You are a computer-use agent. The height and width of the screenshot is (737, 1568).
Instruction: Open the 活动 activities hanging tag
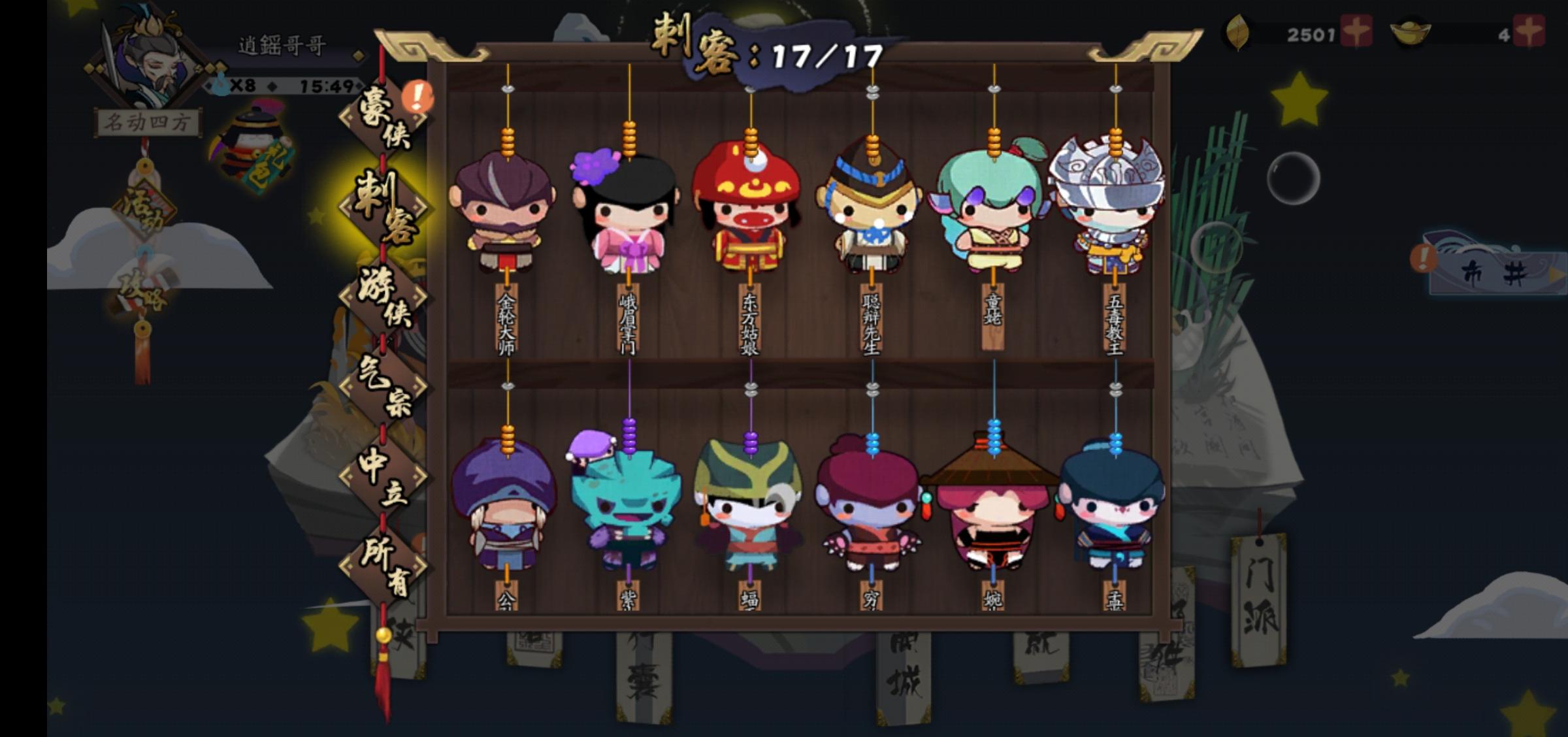tap(145, 208)
